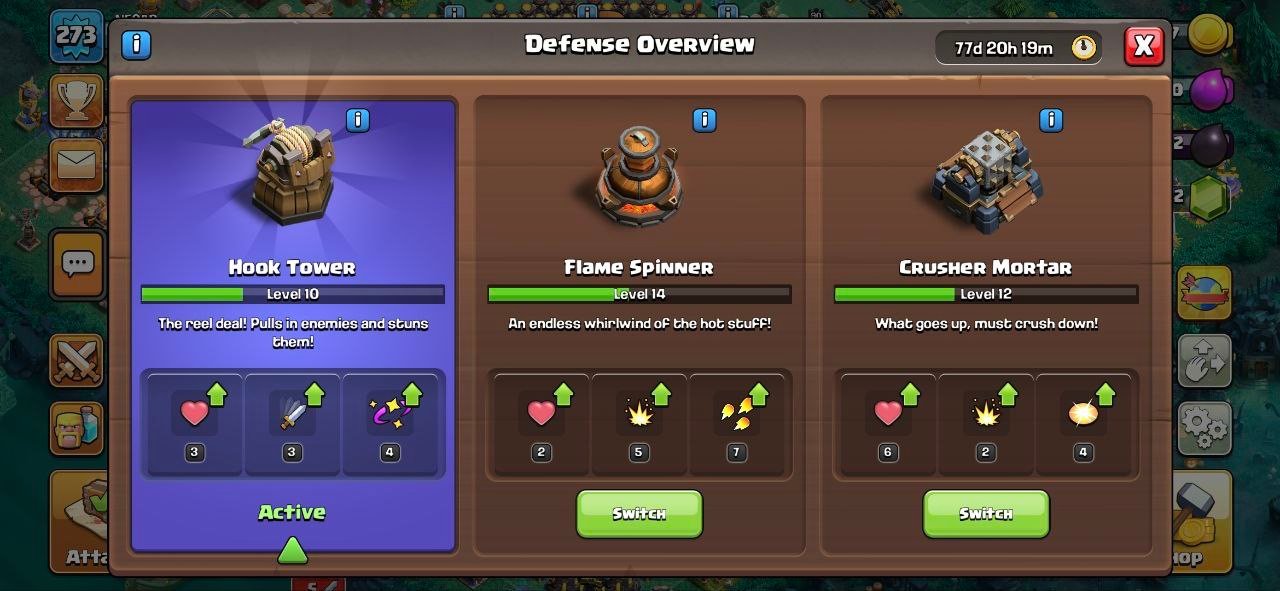Upgrade Flame Spinner fireballs stat
The image size is (1280, 591).
tap(737, 422)
